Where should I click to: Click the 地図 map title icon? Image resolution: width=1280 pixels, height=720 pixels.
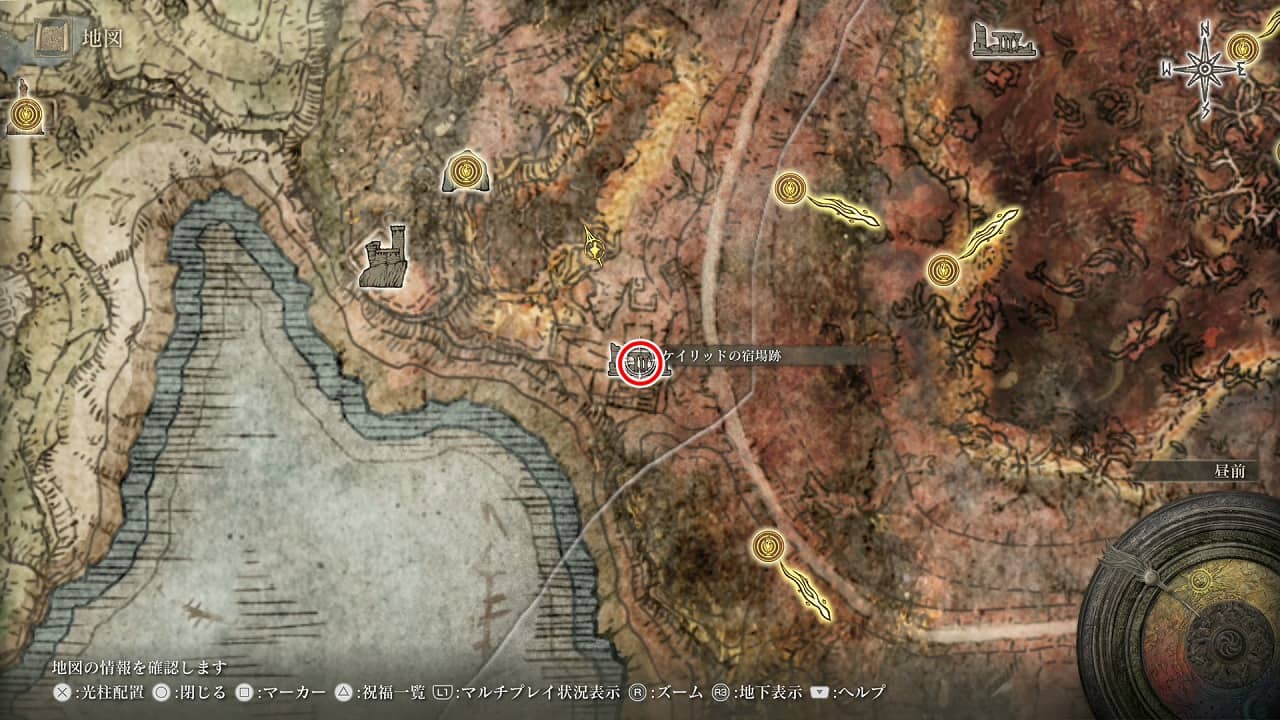coord(50,38)
